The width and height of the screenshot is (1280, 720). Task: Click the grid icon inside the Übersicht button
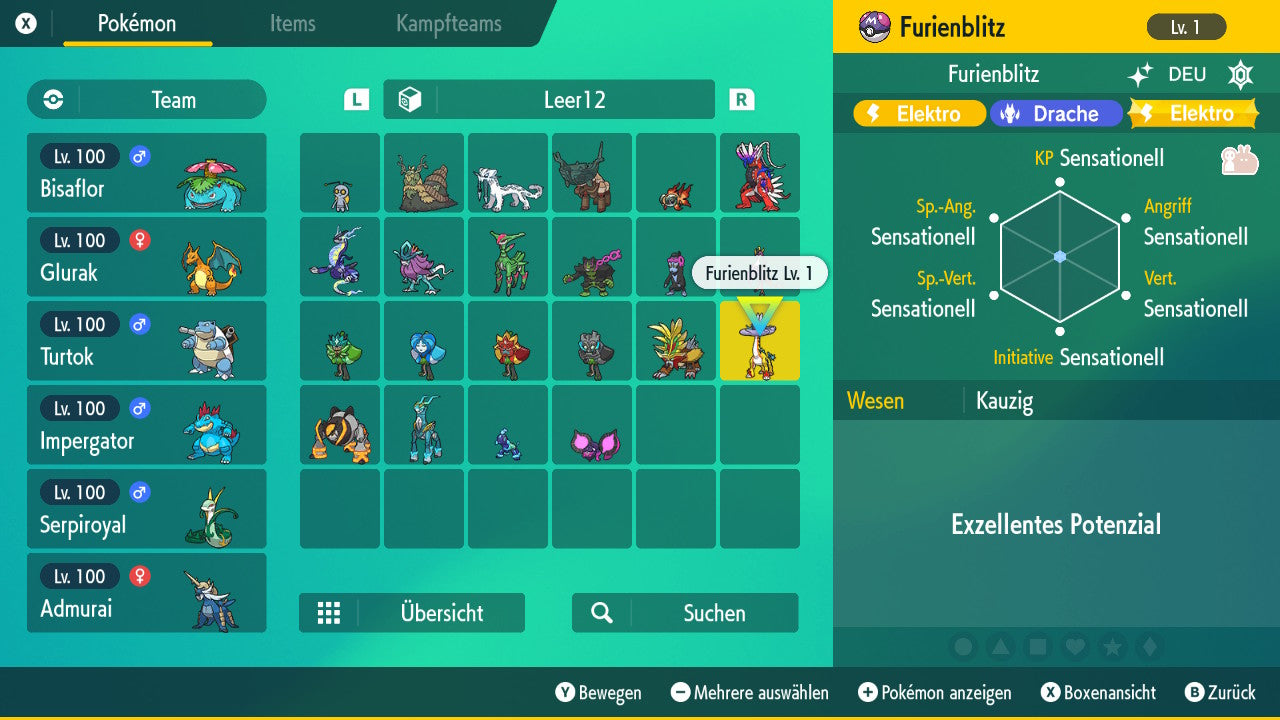click(x=330, y=613)
